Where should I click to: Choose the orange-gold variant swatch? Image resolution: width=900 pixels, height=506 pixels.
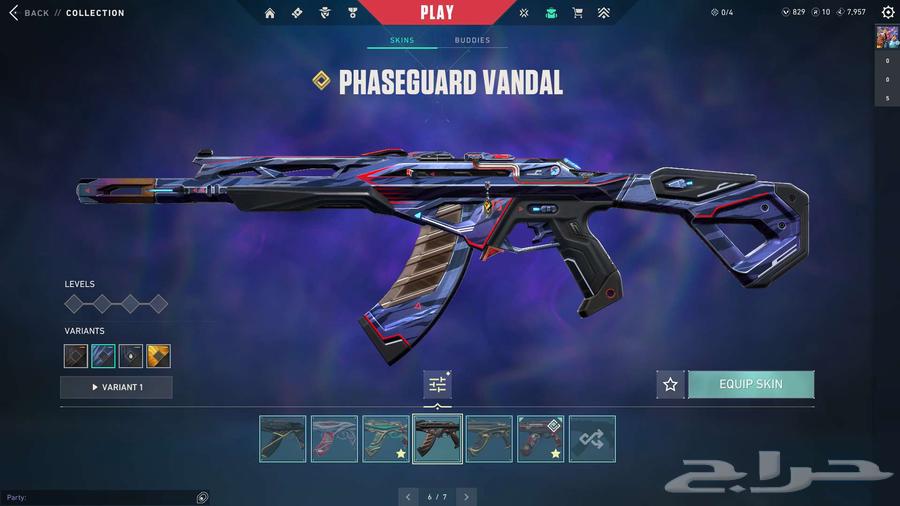(158, 356)
